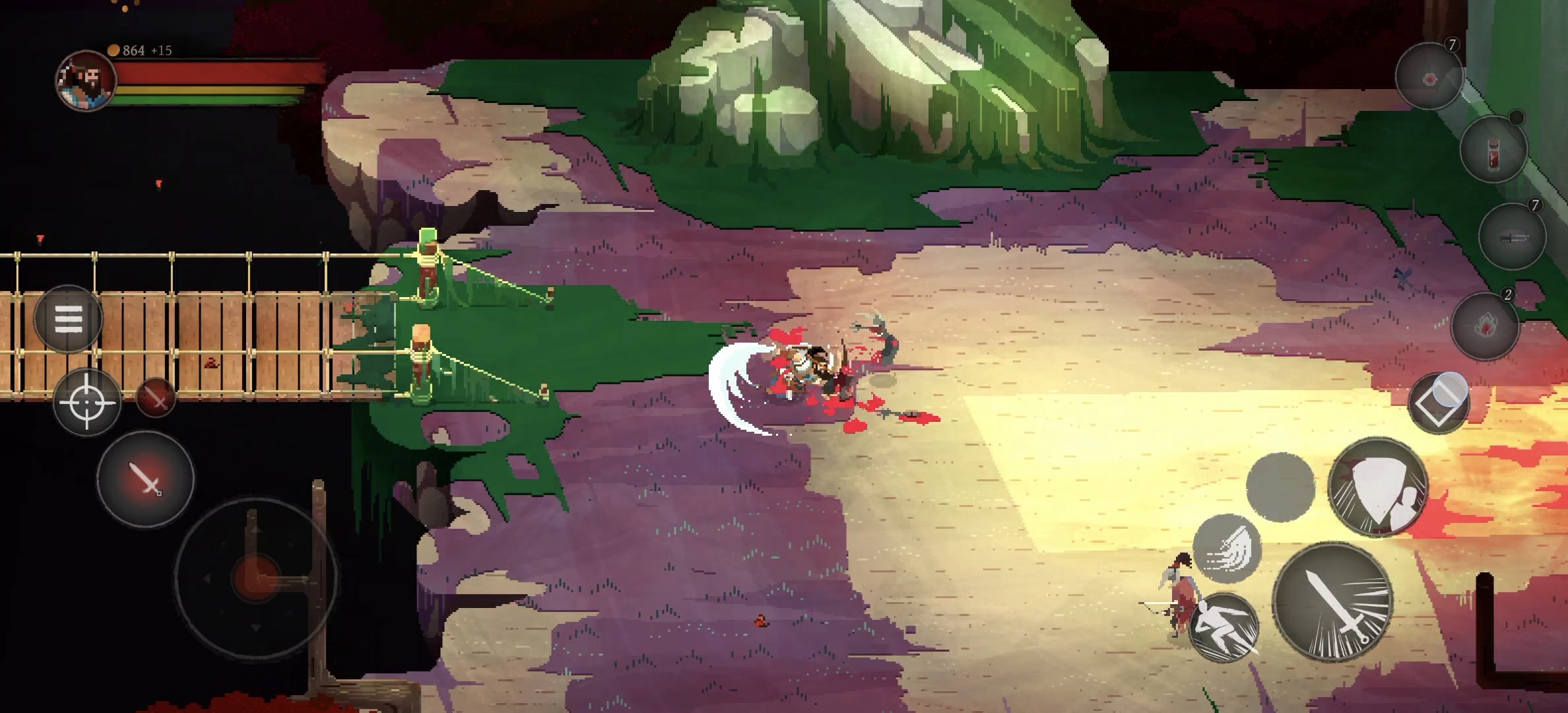1568x713 pixels.
Task: Tap the large red sword weapon button
Action: [146, 478]
